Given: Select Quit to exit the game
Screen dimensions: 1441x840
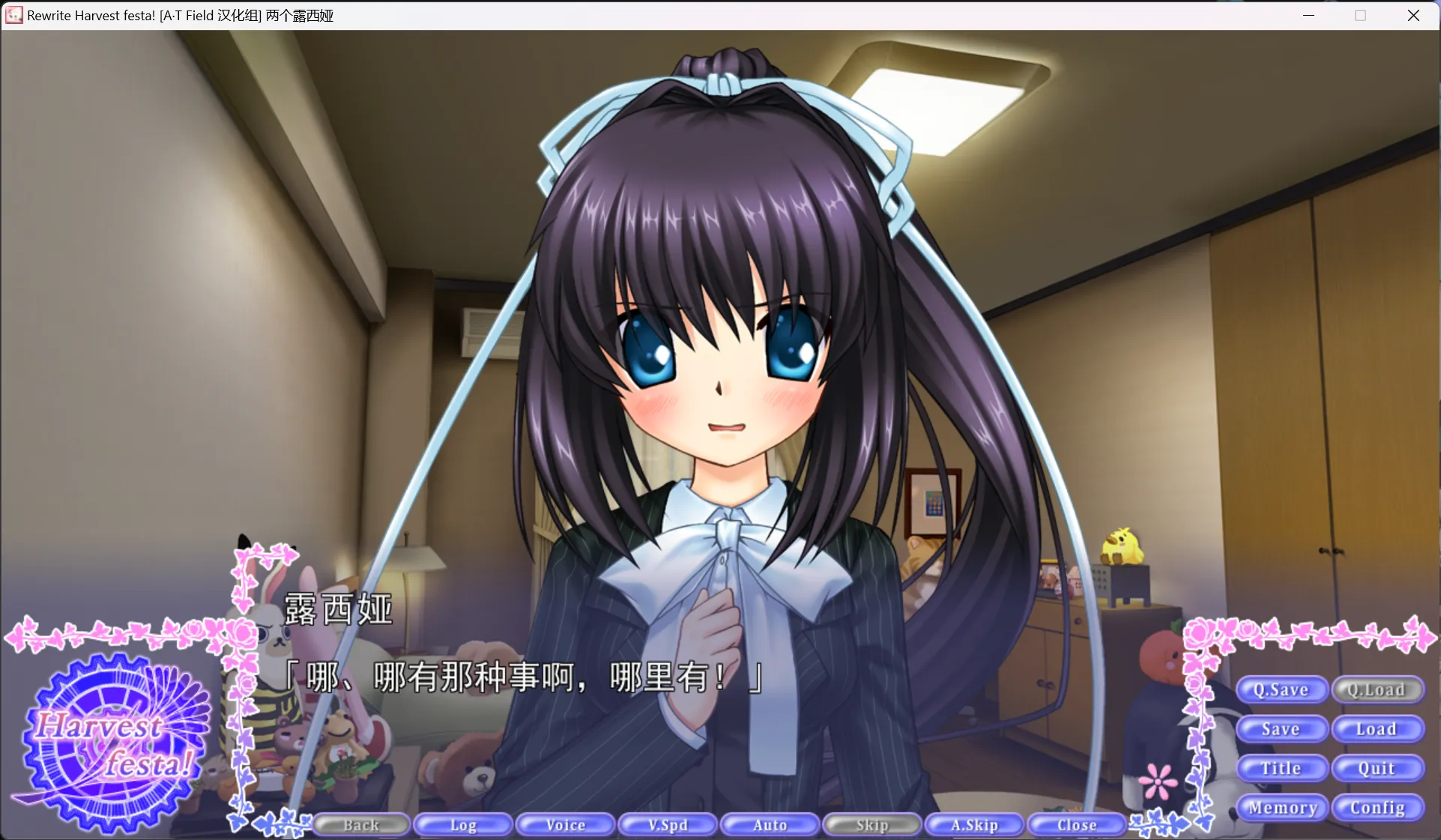Looking at the screenshot, I should (1377, 768).
